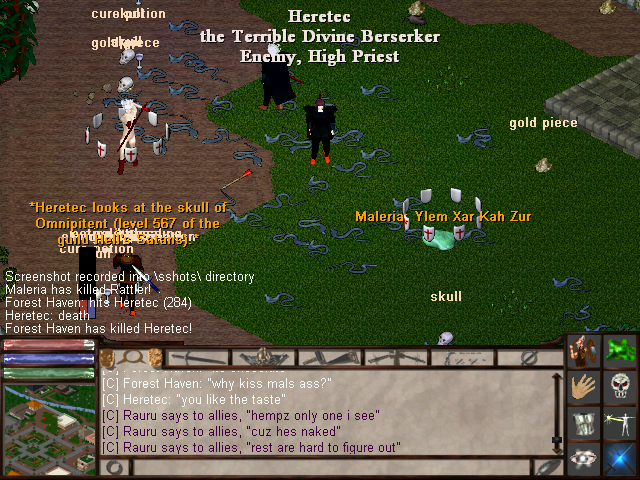640x480 pixels.
Task: Click the crossed-out circle toolbar slot
Action: point(531,357)
